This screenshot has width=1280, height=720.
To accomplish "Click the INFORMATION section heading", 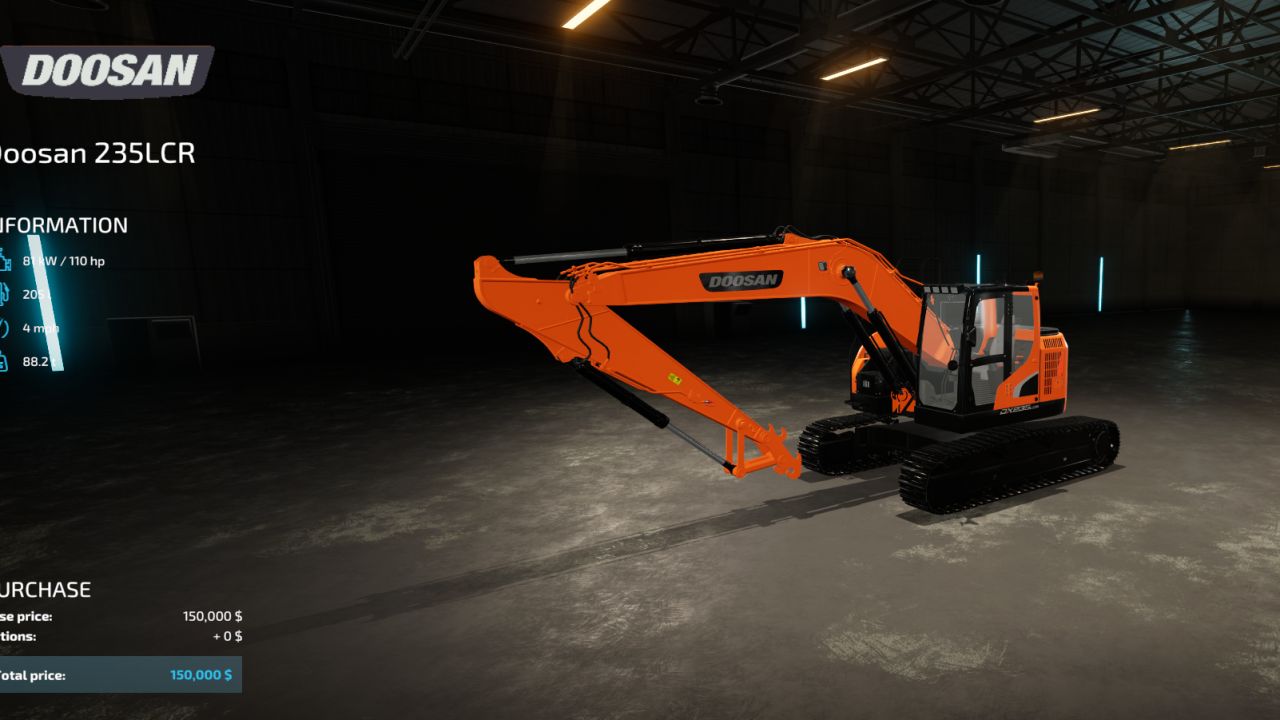I will 62,224.
